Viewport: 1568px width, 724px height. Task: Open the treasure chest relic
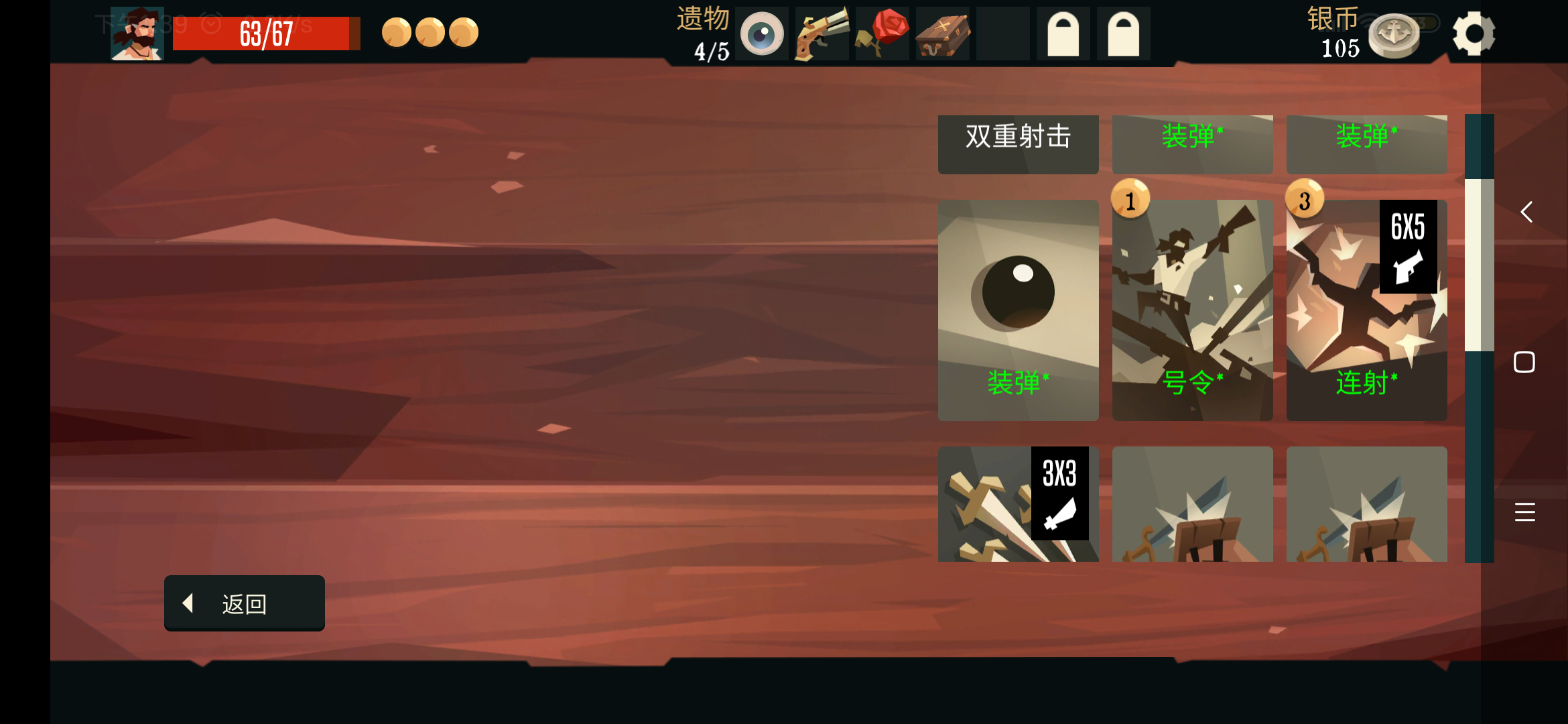942,32
